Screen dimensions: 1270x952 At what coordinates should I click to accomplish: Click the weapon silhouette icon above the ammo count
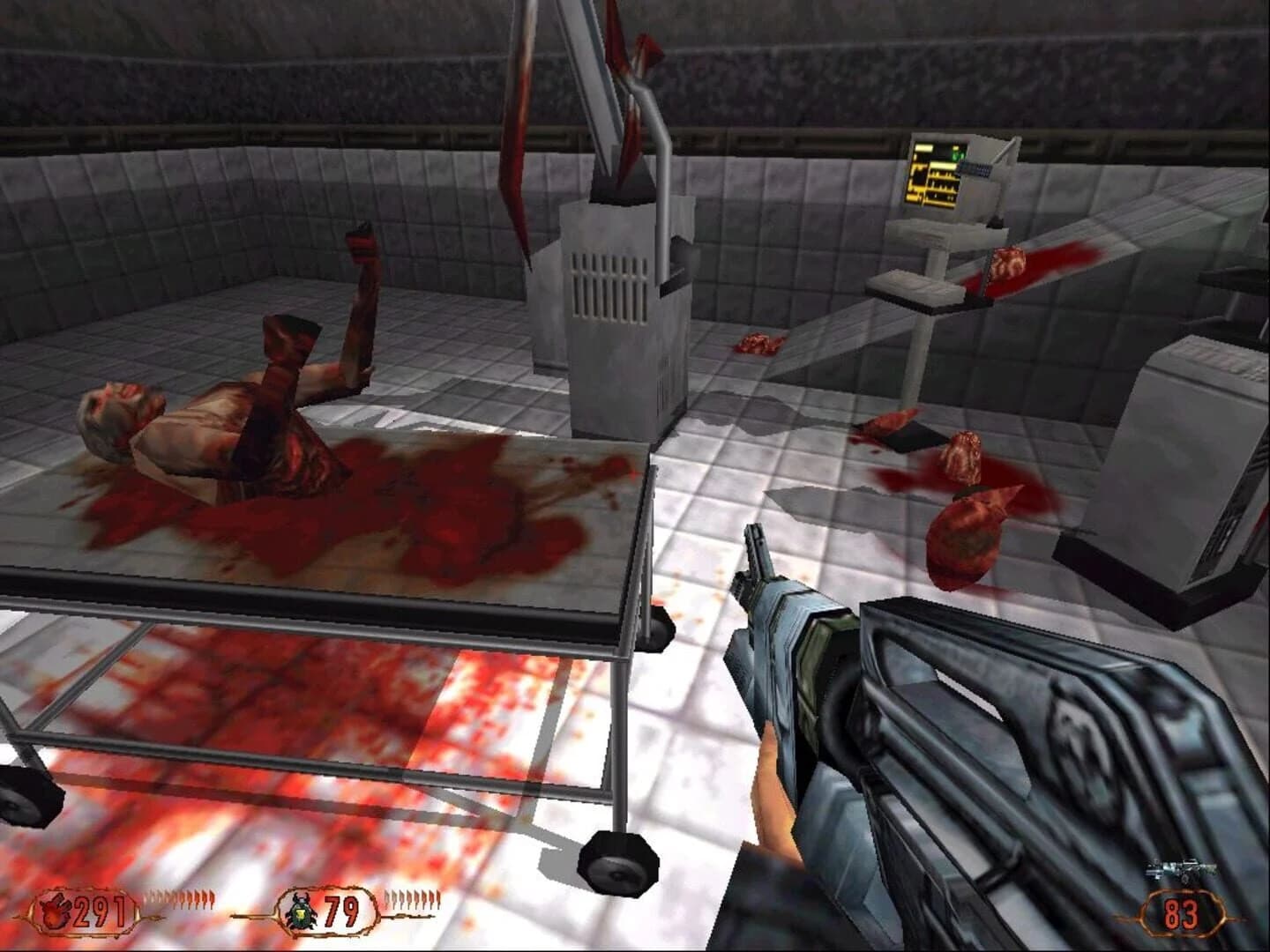point(1180,869)
